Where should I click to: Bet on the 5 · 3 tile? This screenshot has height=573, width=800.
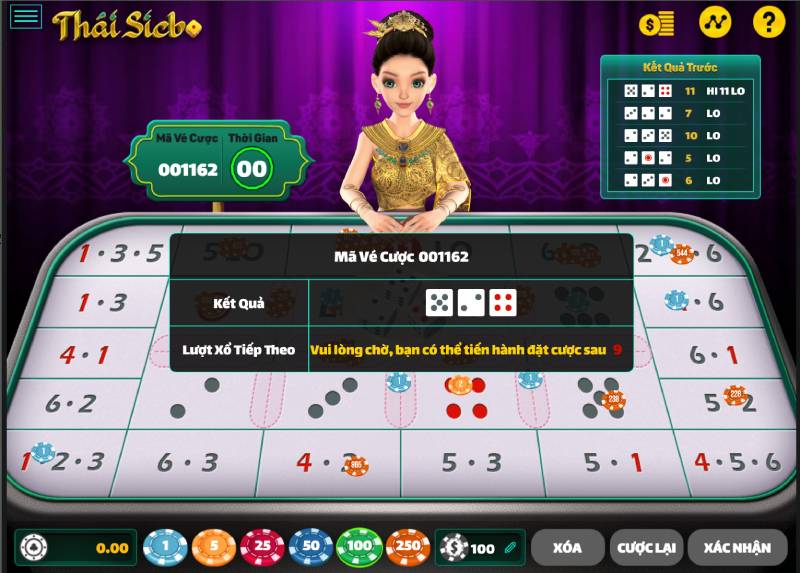coord(472,462)
